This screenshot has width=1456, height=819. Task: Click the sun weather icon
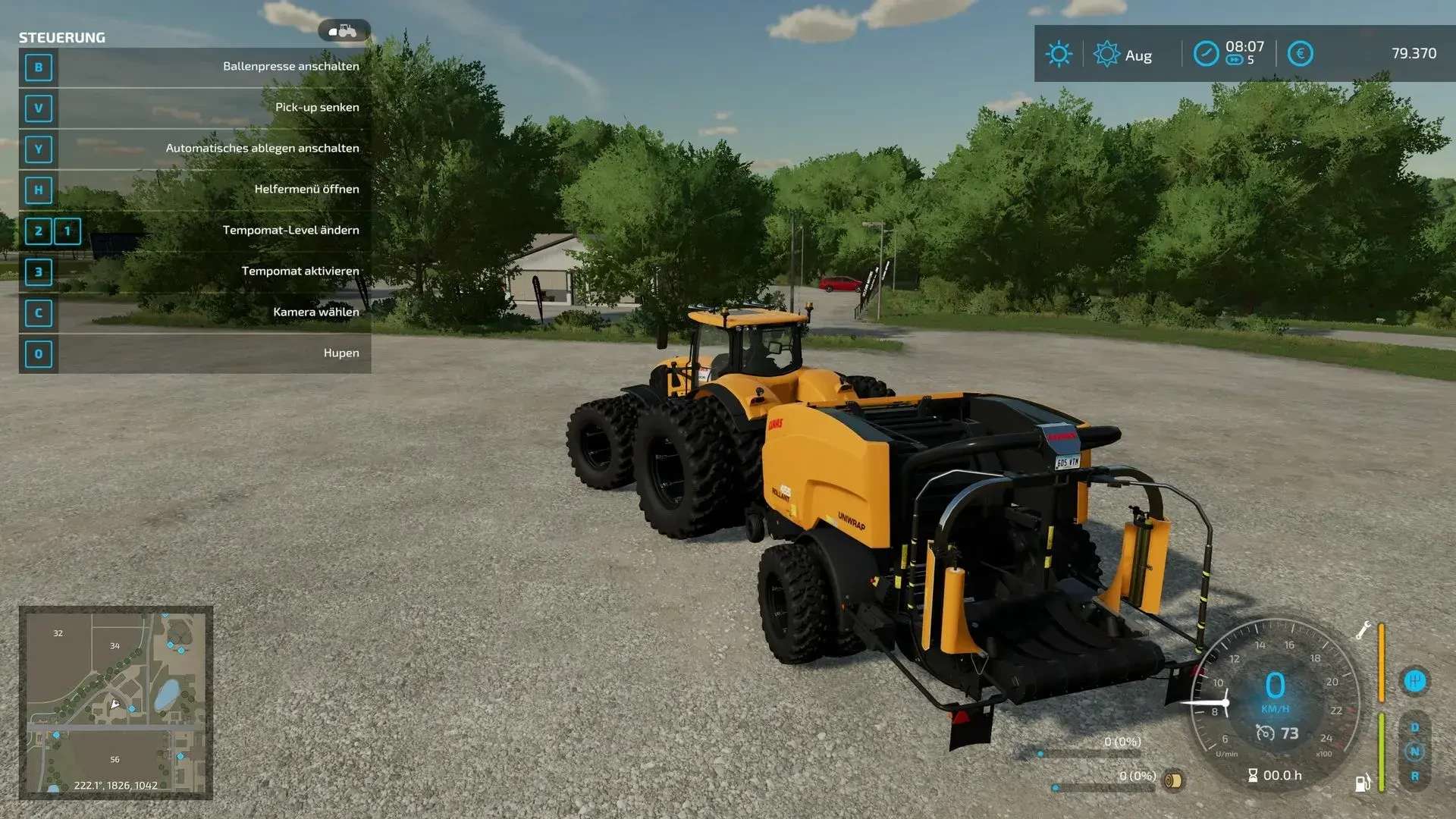pos(1059,54)
